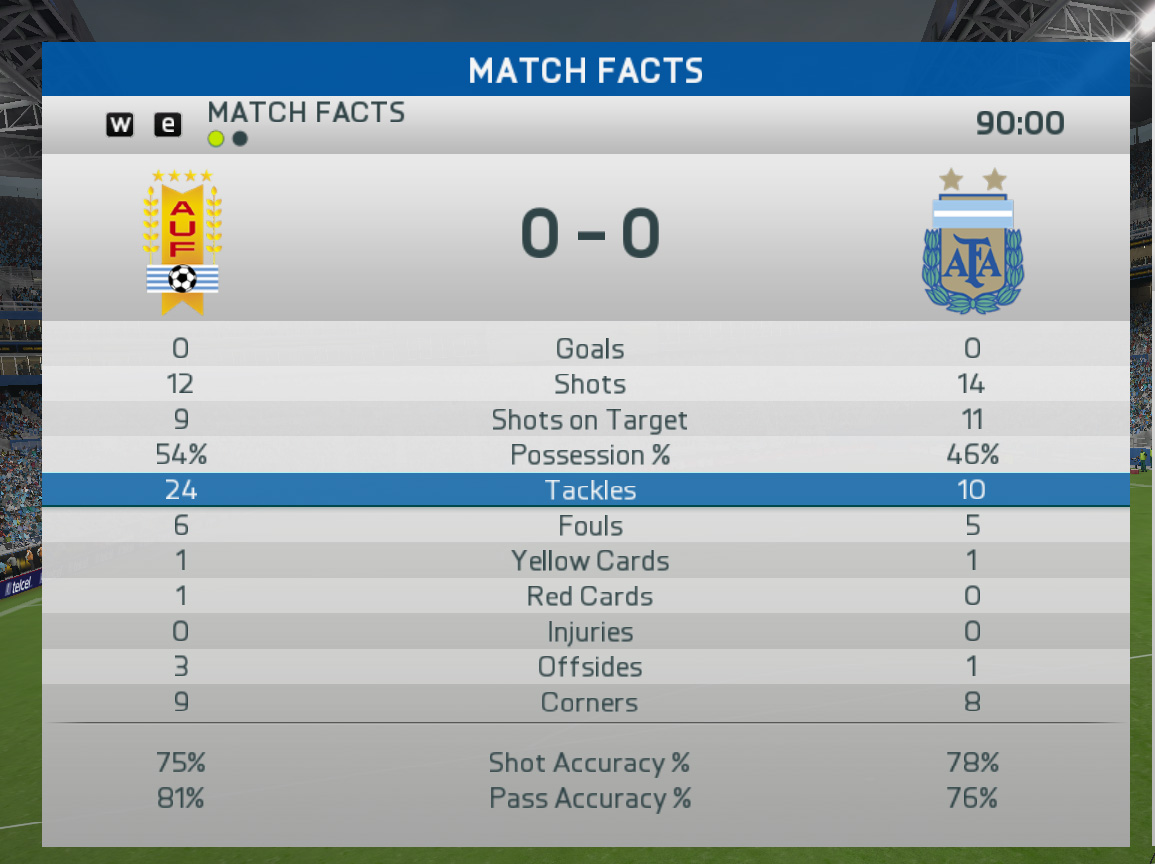Select the Fouls stat row
This screenshot has width=1155, height=864.
pos(589,526)
